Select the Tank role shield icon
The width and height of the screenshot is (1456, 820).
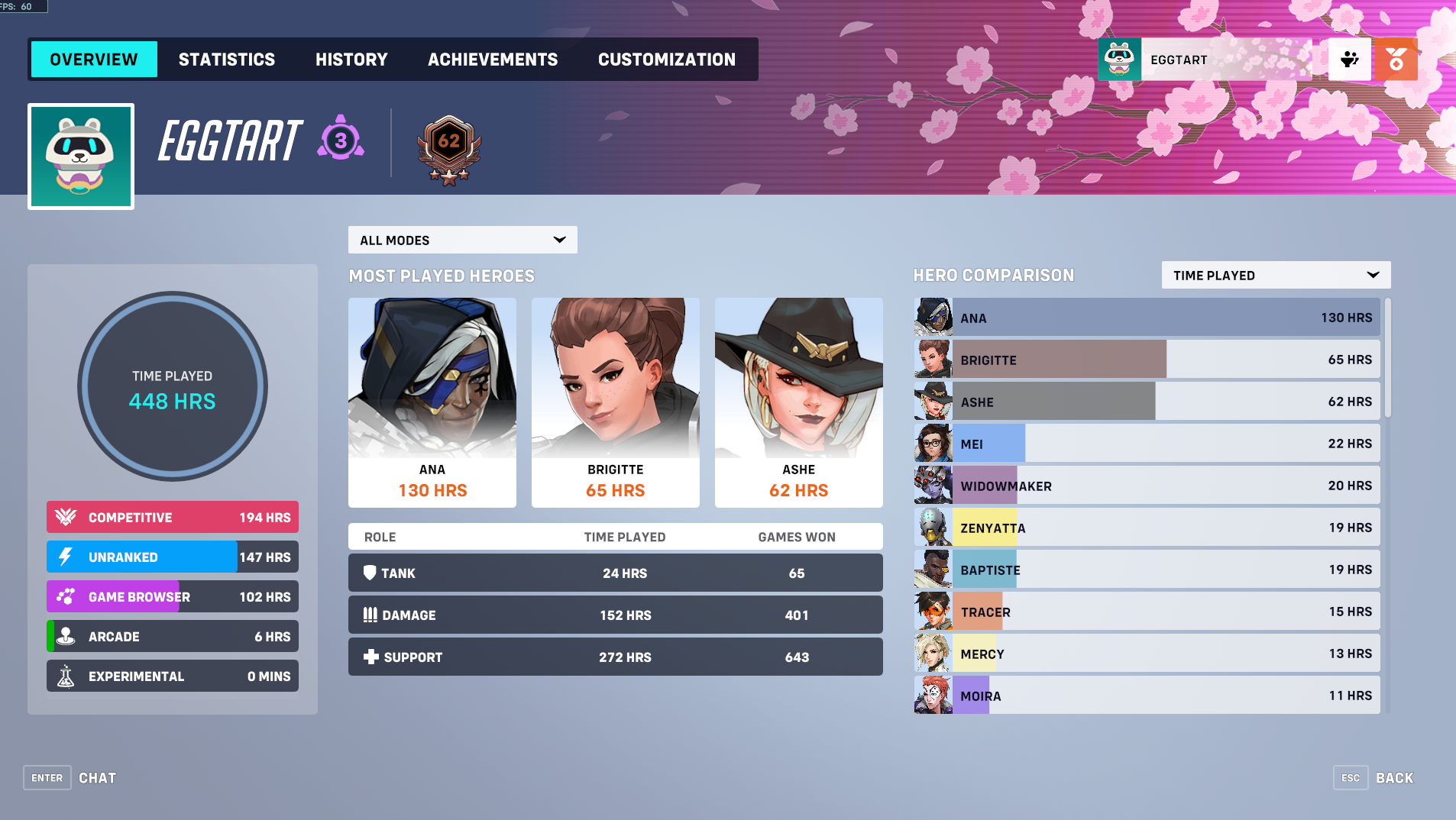point(370,573)
